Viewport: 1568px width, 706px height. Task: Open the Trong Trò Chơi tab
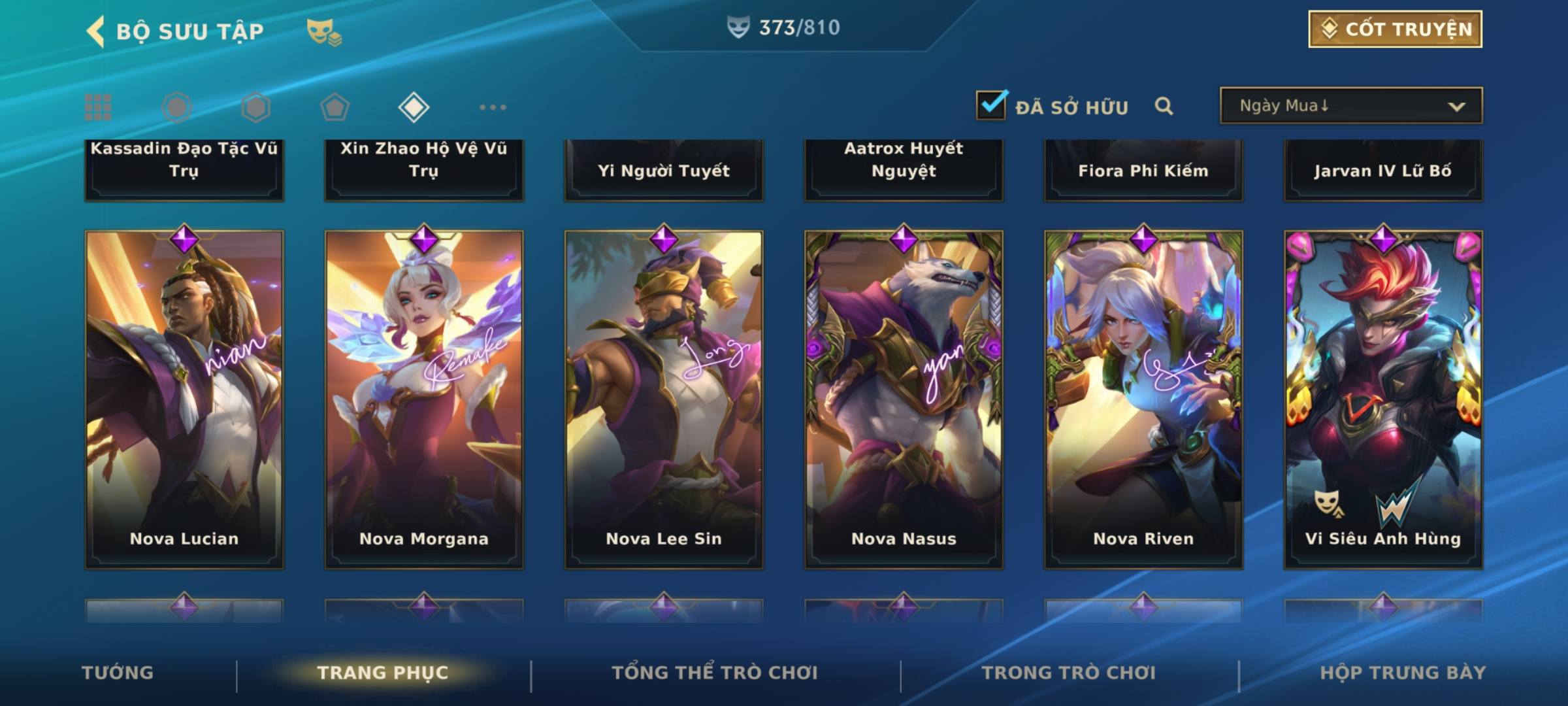[1069, 673]
